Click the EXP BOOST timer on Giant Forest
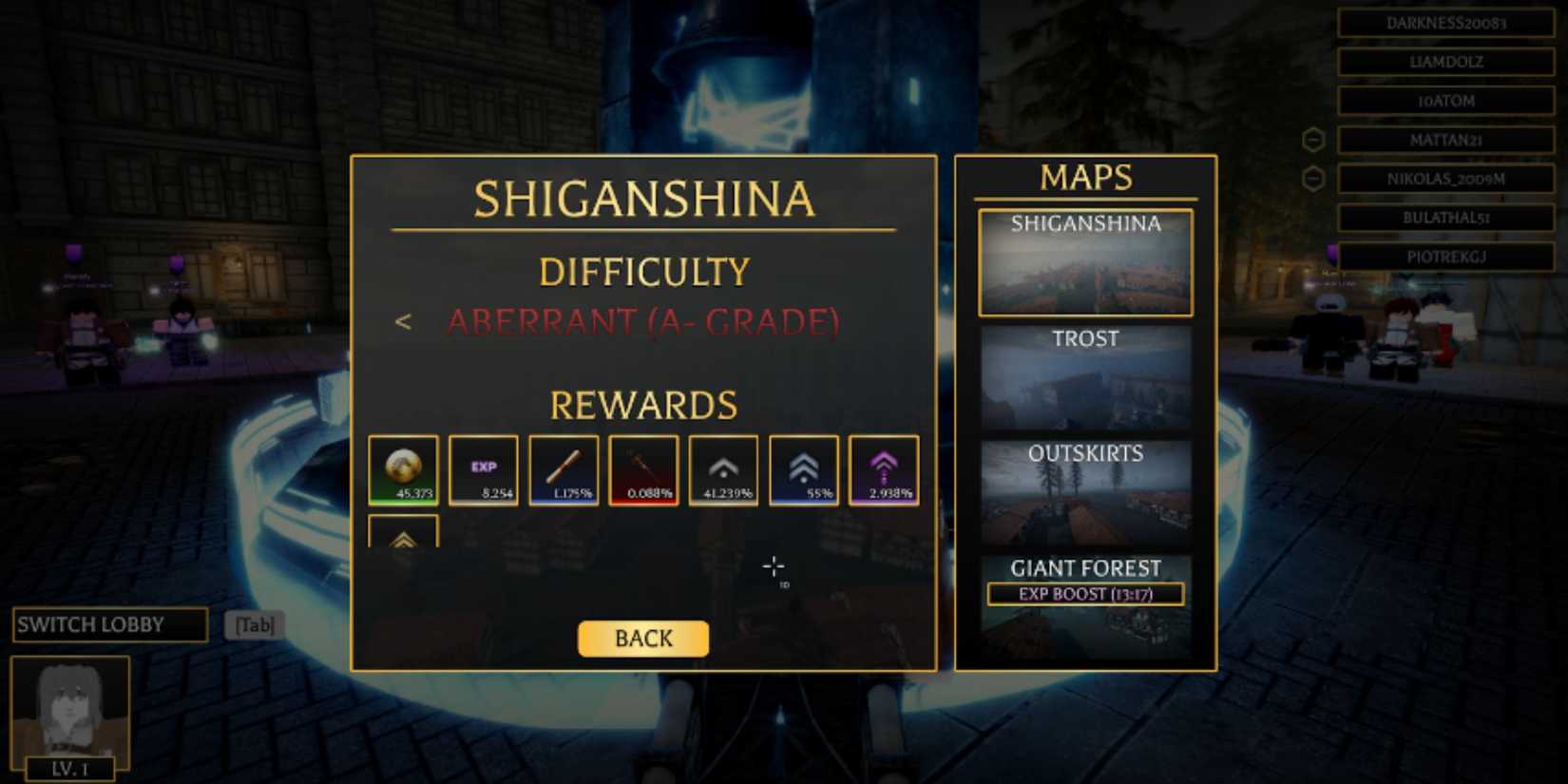 (x=1084, y=594)
